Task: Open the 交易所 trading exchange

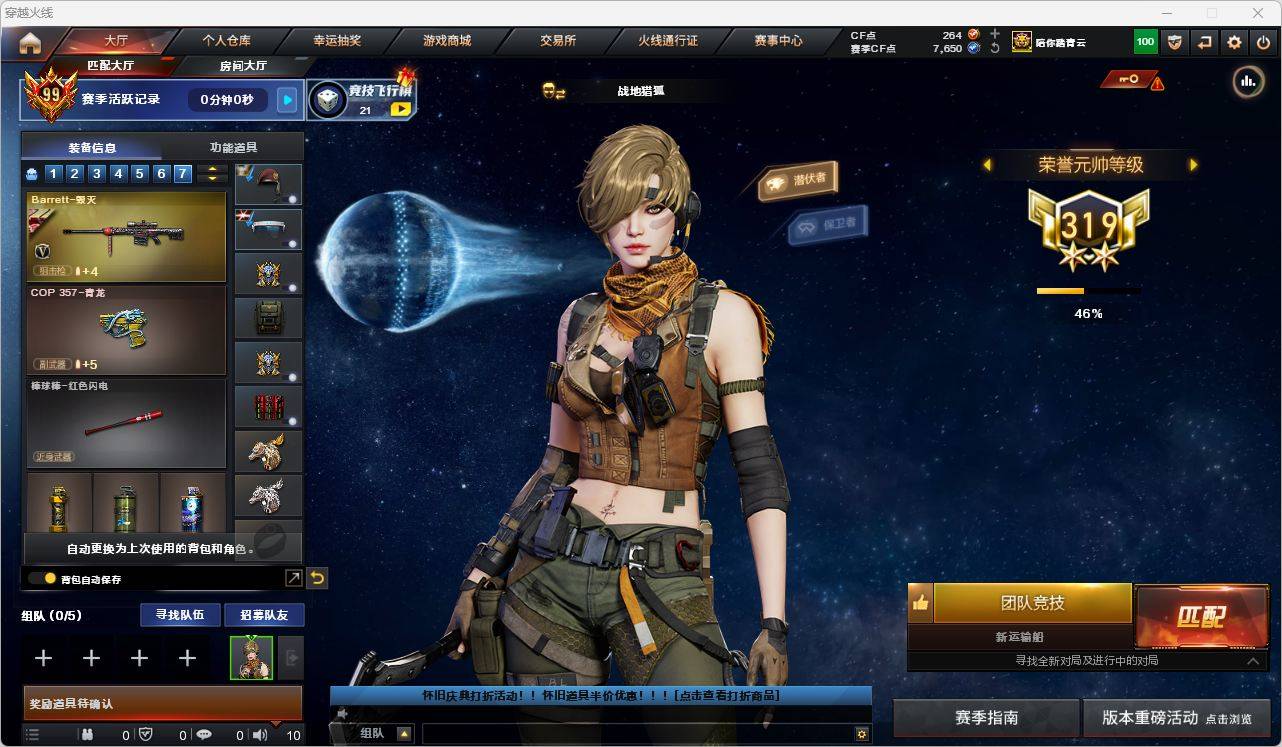Action: [558, 41]
